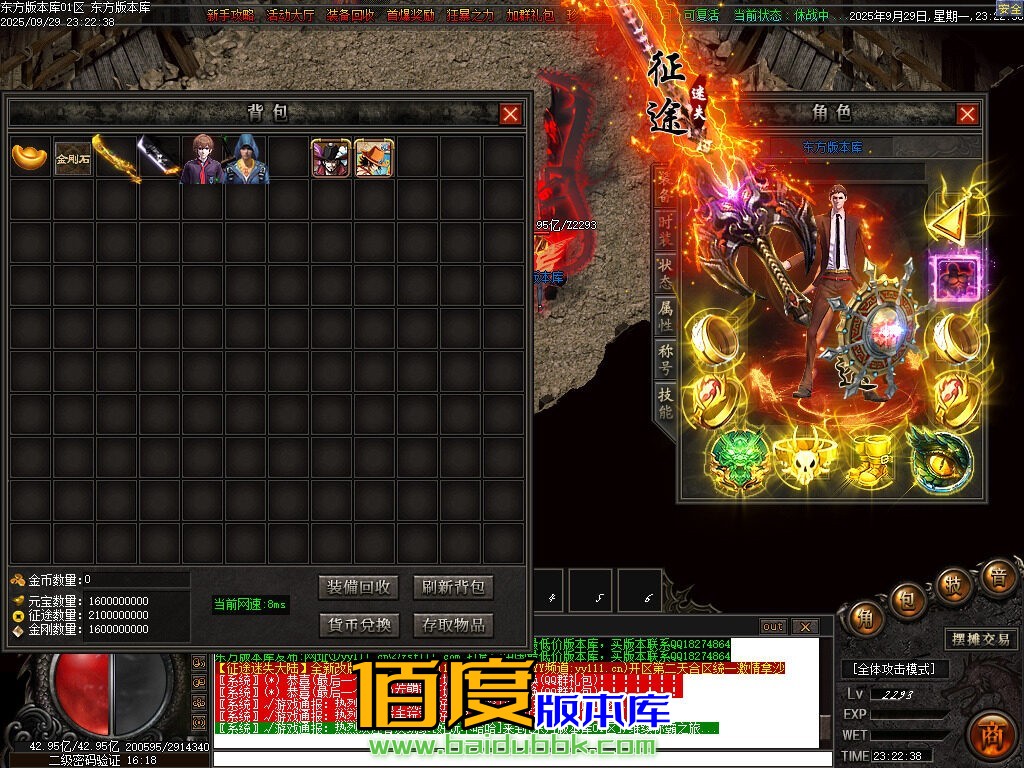Click the 存取物品 store items button
Viewport: 1024px width, 768px height.
tap(453, 625)
